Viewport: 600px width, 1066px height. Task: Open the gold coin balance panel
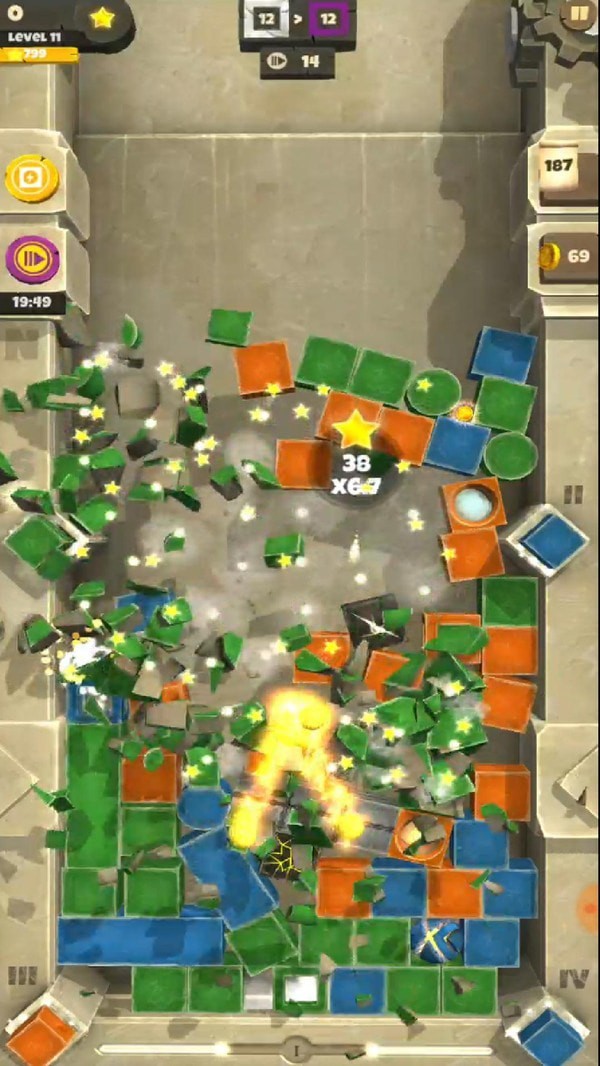[567, 256]
